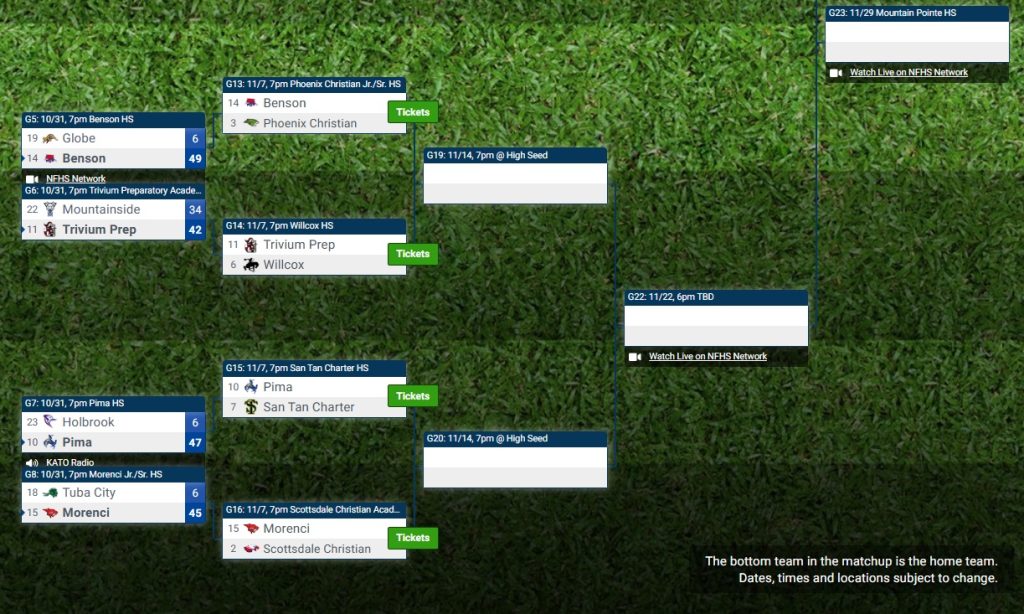Click Watch Live on NFHS Network for G22
The width and height of the screenshot is (1024, 614).
pos(707,357)
